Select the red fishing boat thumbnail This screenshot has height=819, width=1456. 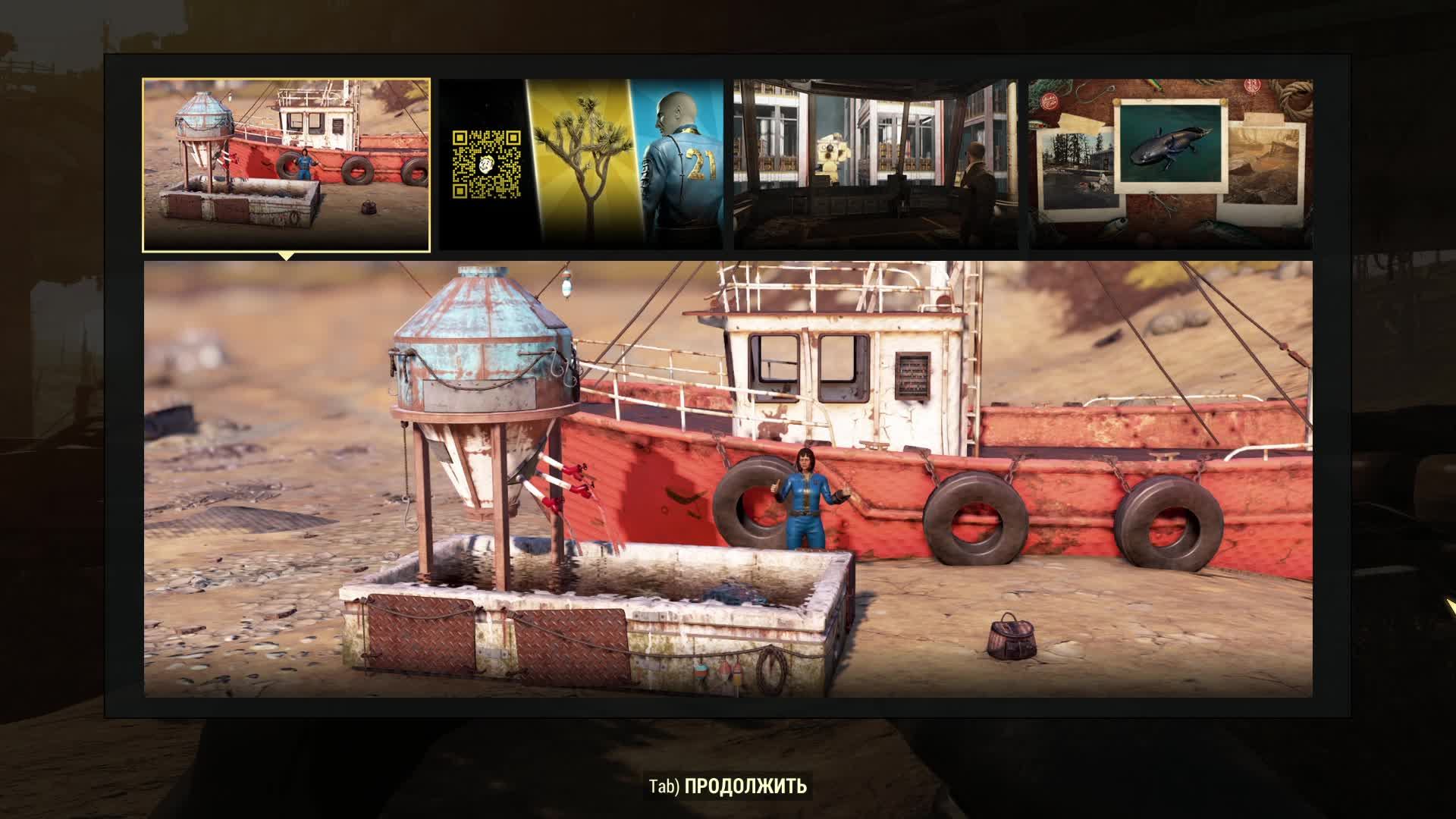(287, 165)
